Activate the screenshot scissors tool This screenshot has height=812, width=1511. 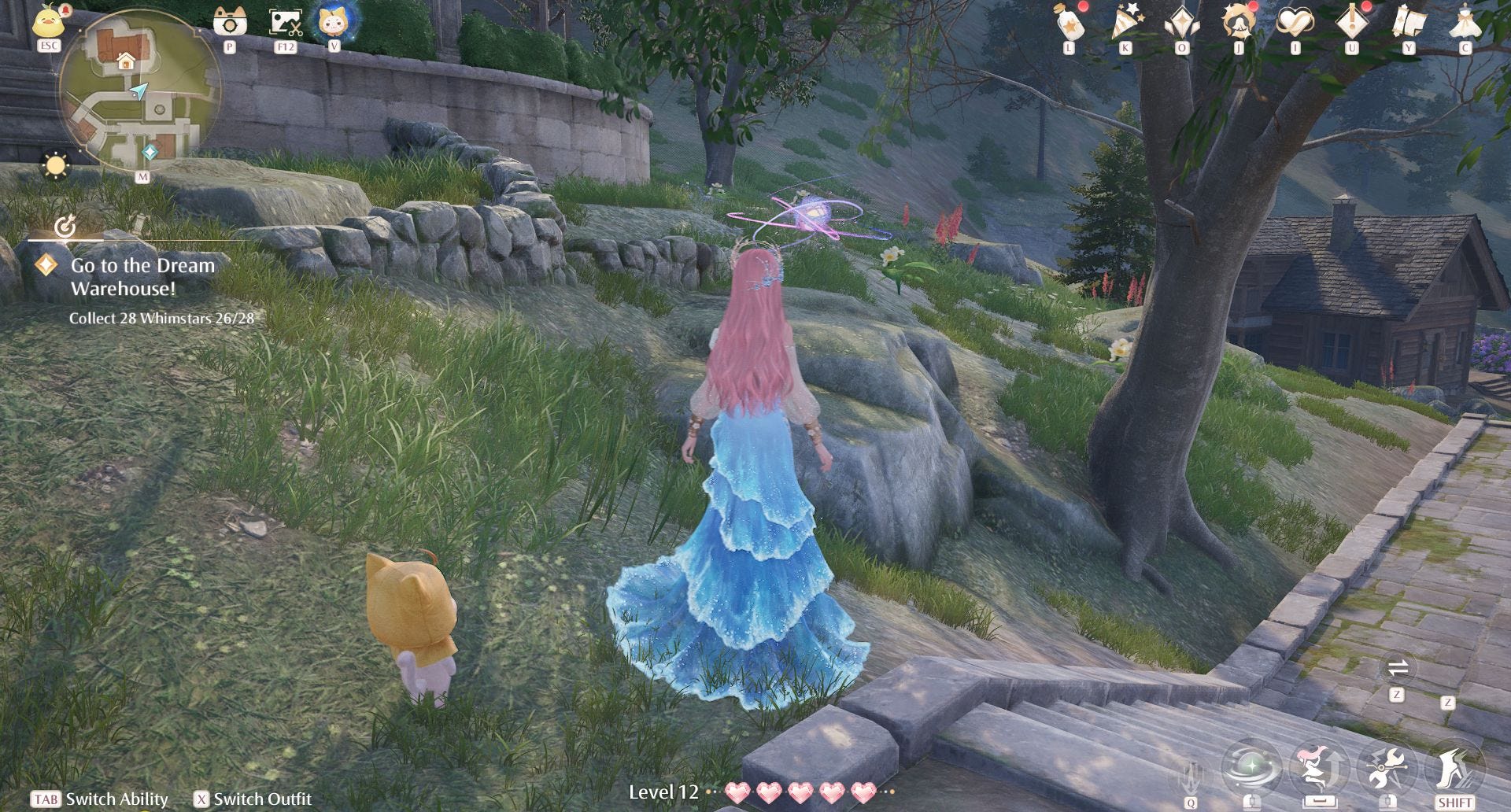coord(285,22)
